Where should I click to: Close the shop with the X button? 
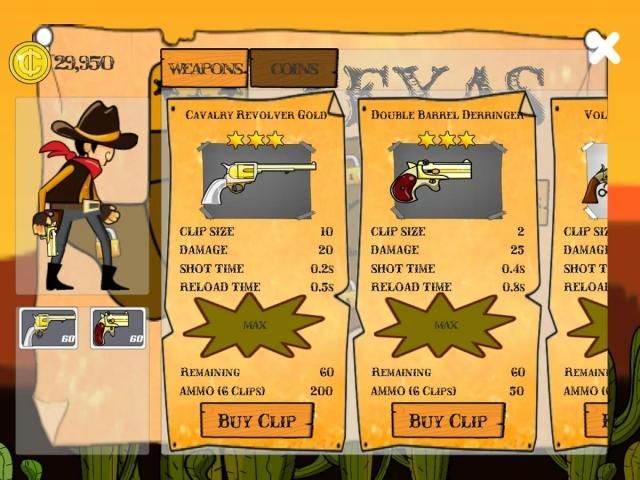point(603,47)
